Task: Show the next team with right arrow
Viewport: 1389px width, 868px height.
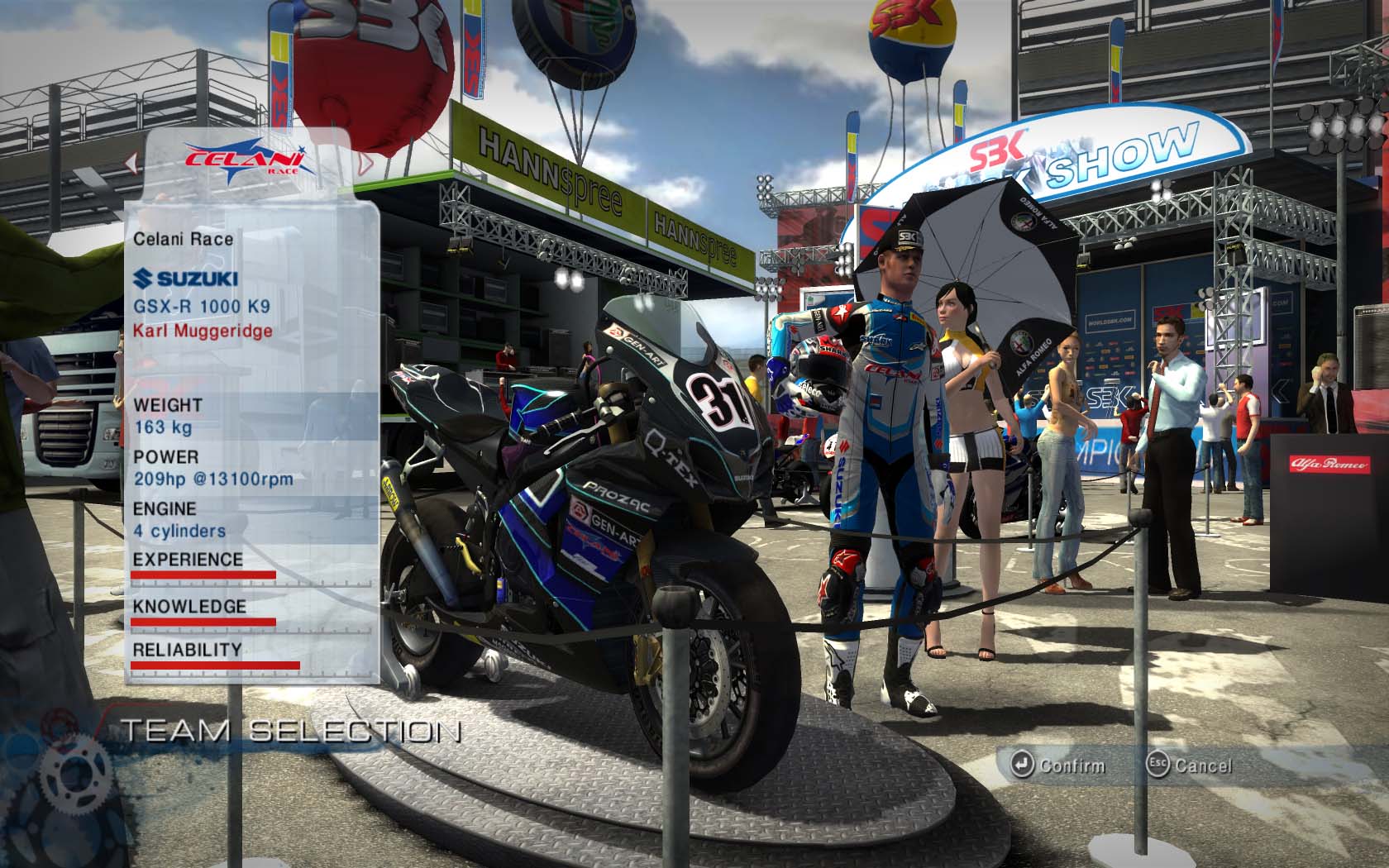Action: tap(365, 162)
